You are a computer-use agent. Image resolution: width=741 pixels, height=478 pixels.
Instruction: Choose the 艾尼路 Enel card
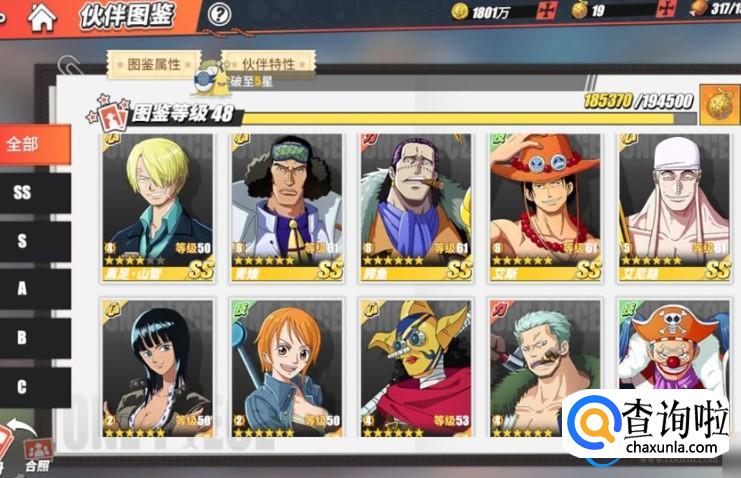coord(674,207)
